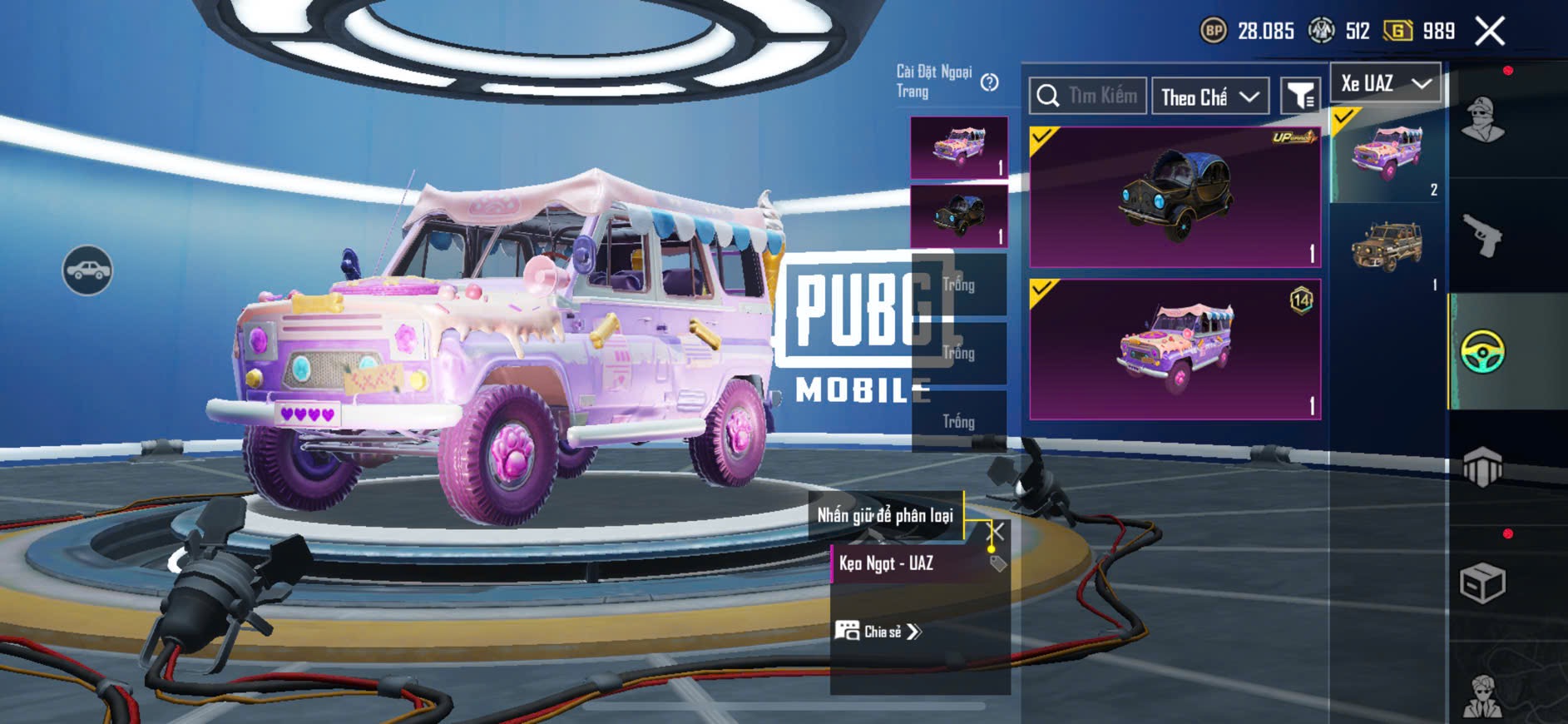Open the outfit character tab
The width and height of the screenshot is (1568, 724).
tap(1482, 121)
